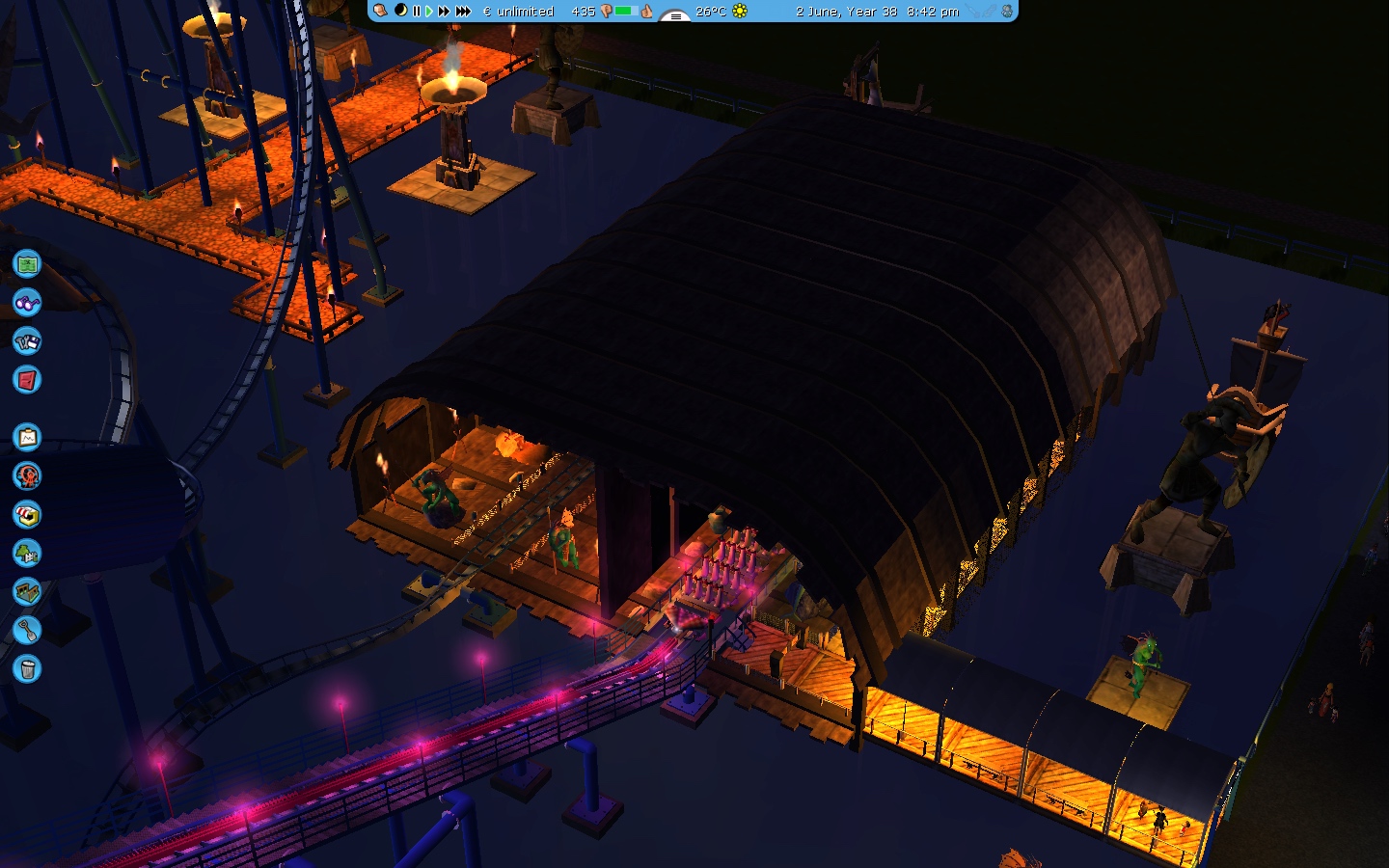Viewport: 1389px width, 868px height.
Task: Open the view options glasses icon
Action: 27,303
